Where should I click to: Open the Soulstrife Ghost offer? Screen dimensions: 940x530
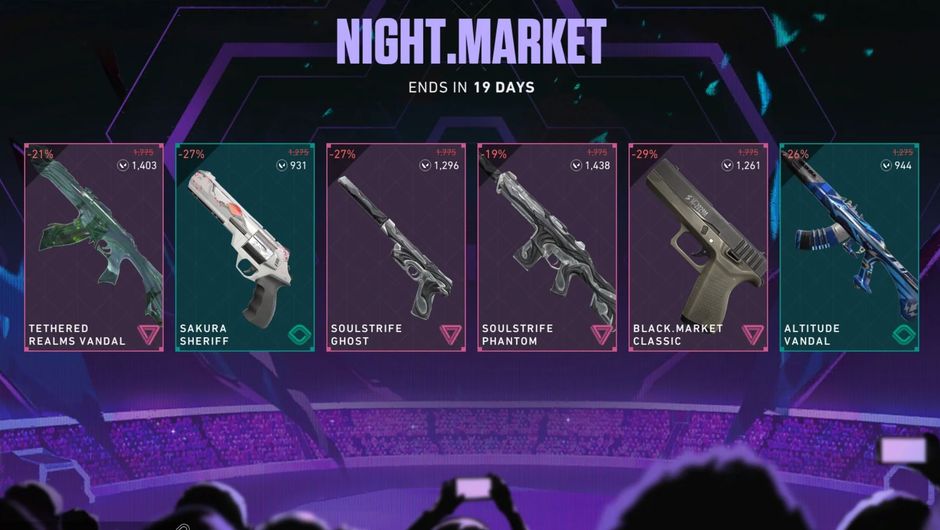[x=396, y=248]
